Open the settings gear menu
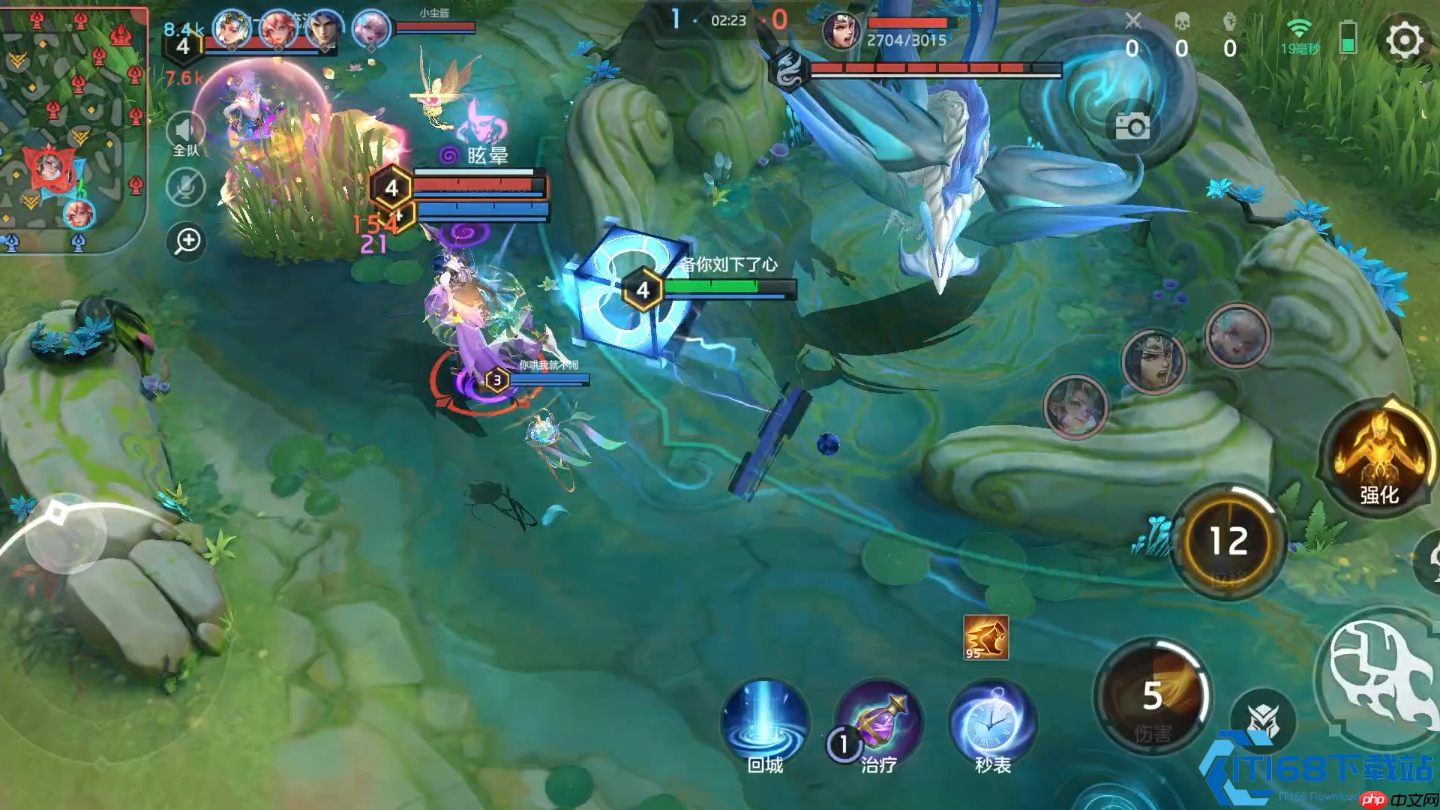 1404,41
